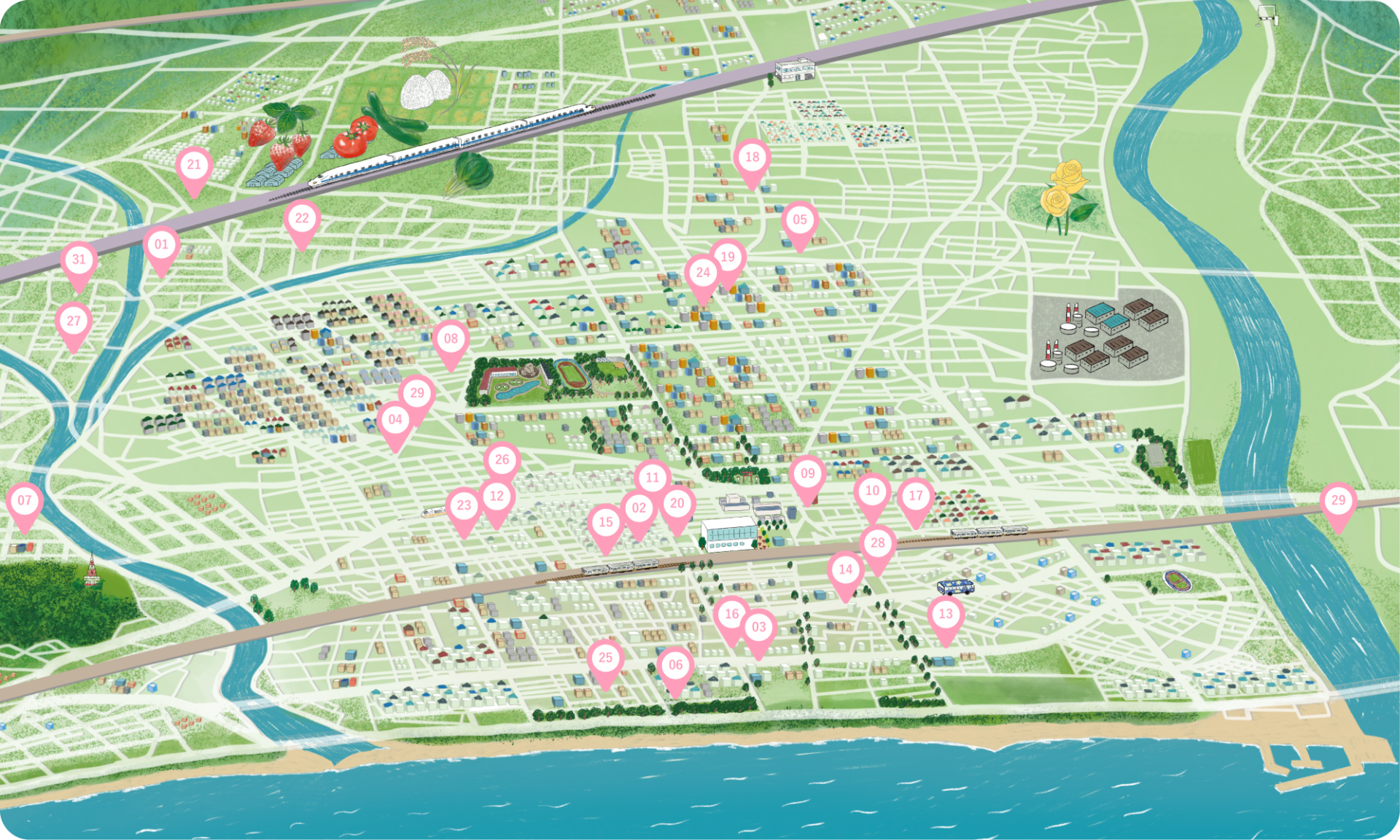
Task: Open marker 08 near the park
Action: click(x=451, y=339)
